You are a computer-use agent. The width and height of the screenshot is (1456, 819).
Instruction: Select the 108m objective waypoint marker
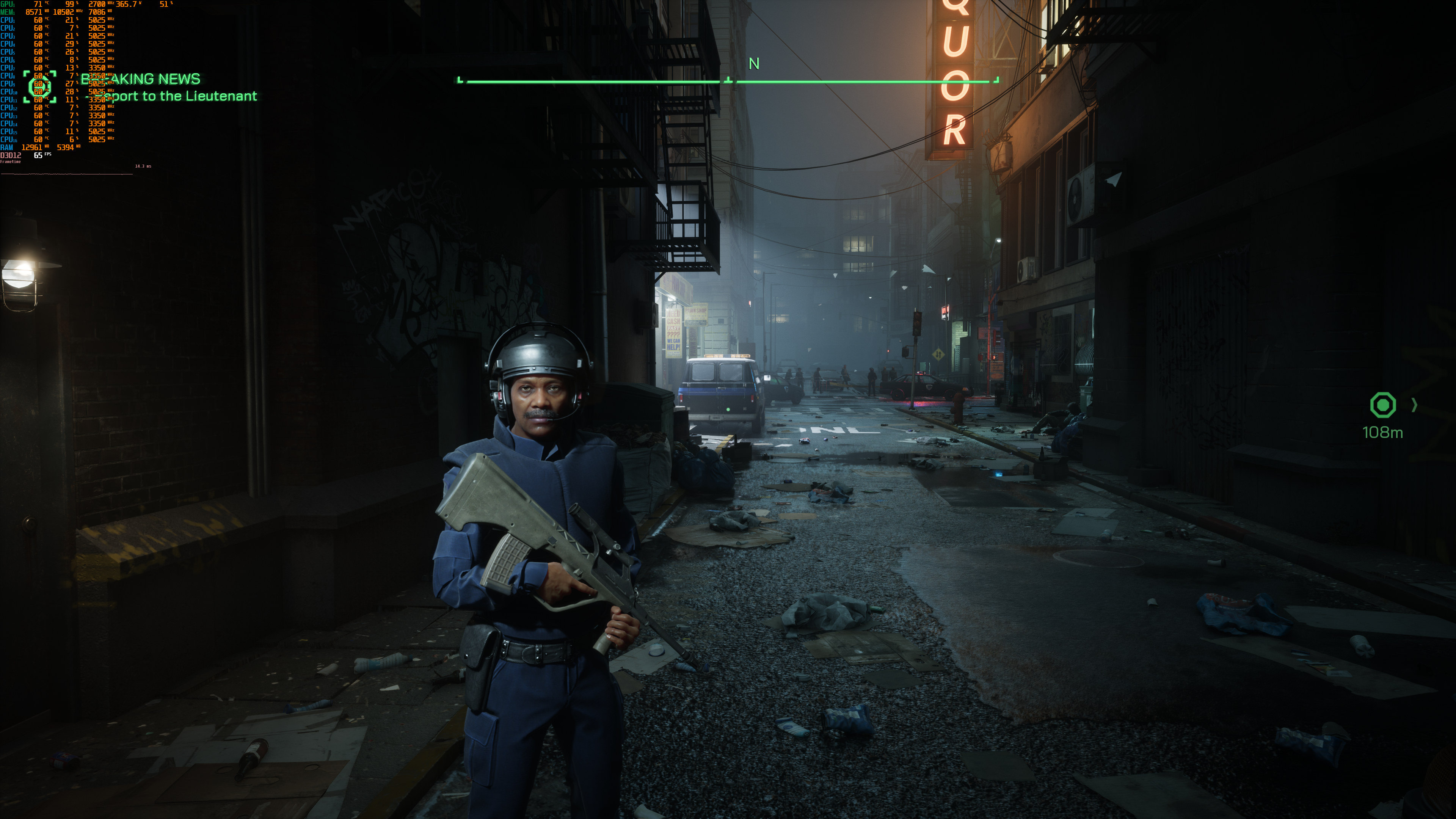pyautogui.click(x=1382, y=405)
